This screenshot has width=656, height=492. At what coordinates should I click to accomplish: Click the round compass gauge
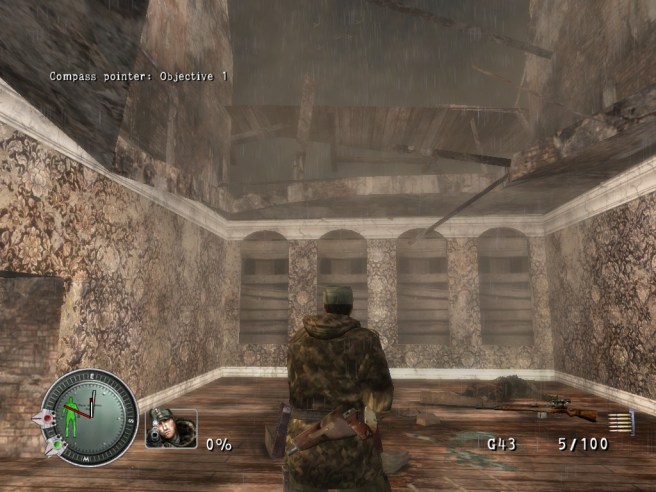88,414
